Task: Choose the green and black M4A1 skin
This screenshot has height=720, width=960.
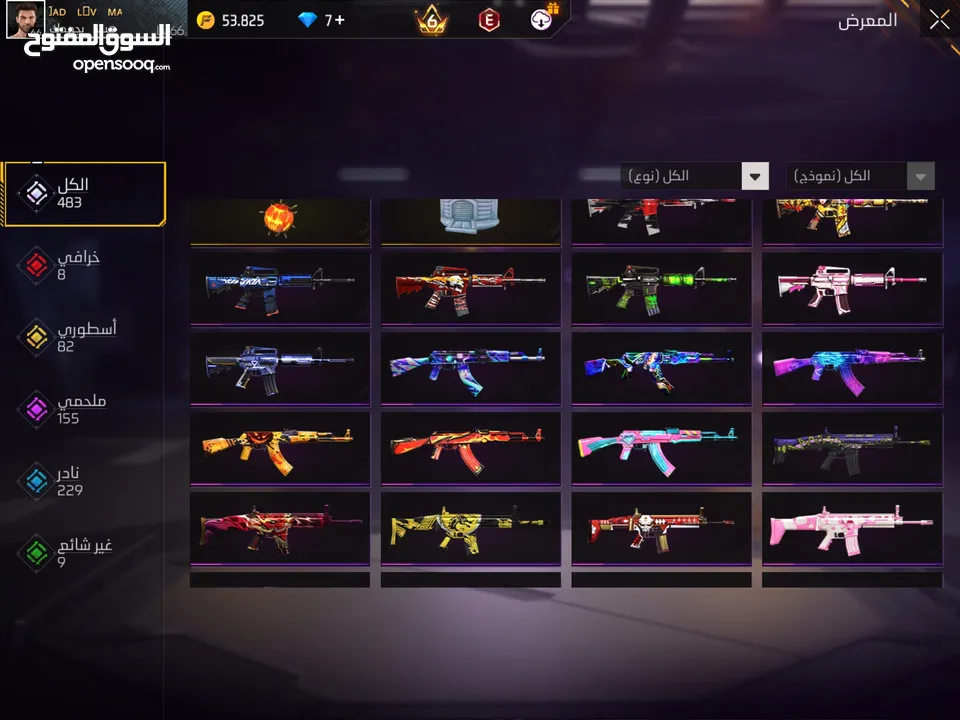Action: (661, 288)
